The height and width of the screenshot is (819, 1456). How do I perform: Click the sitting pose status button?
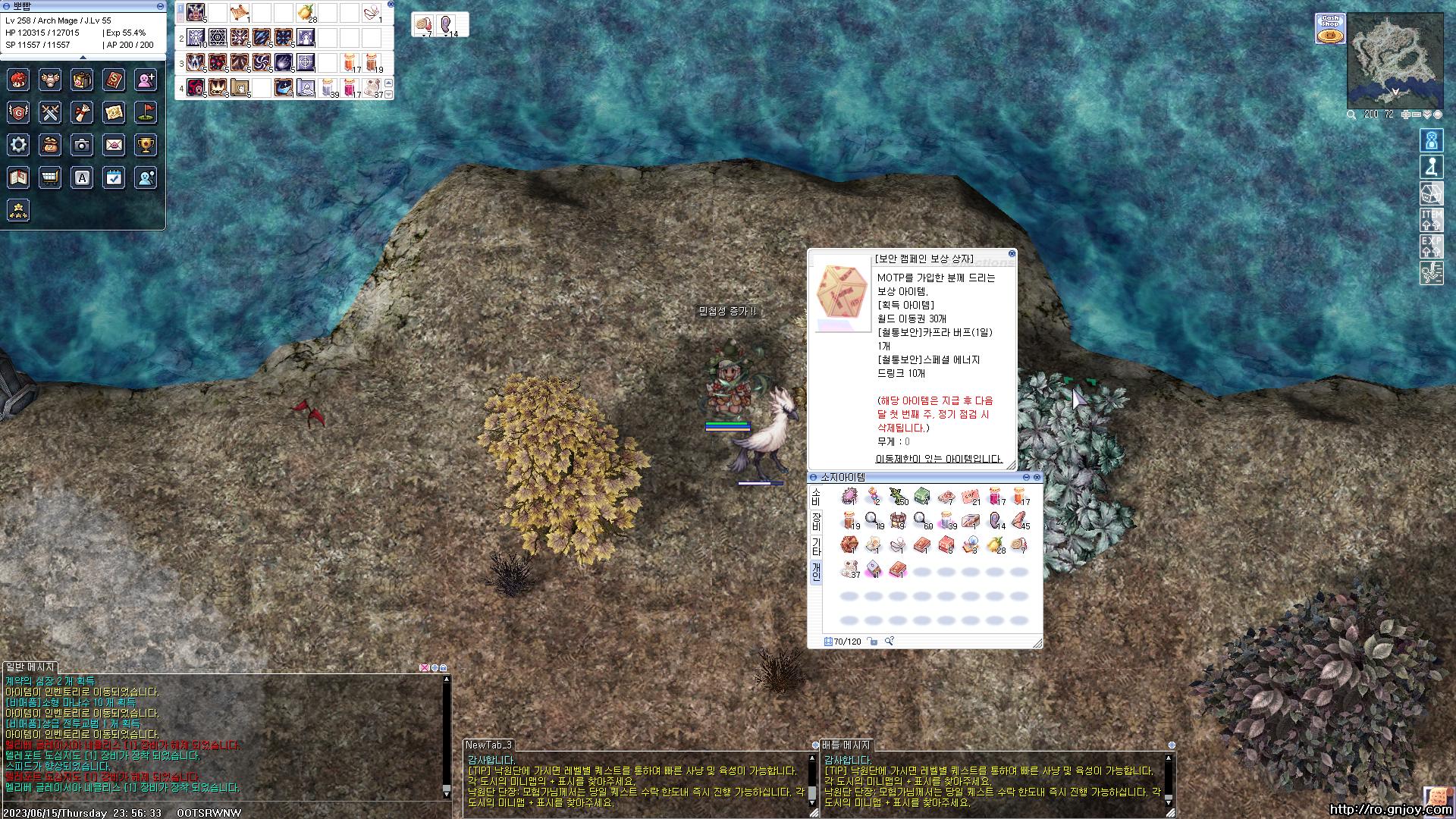tap(1431, 167)
